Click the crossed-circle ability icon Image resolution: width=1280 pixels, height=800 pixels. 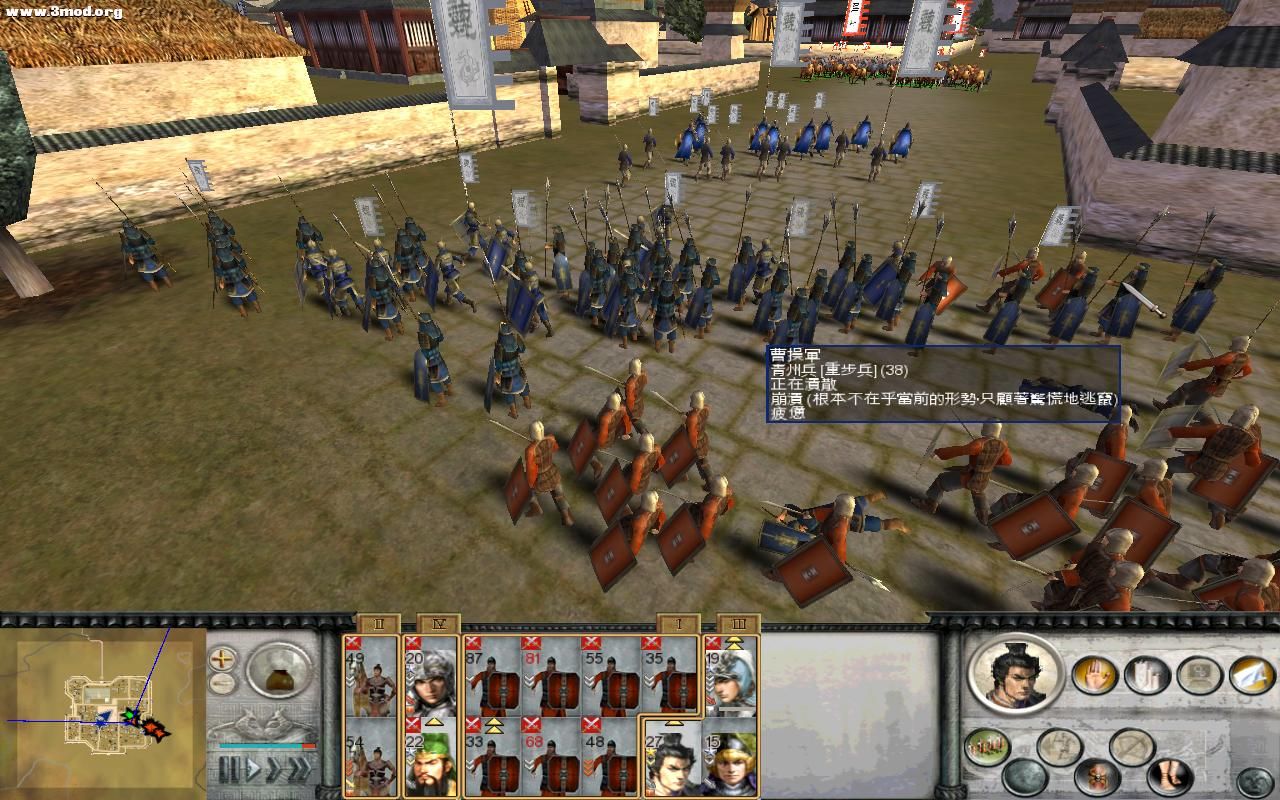tap(1131, 746)
